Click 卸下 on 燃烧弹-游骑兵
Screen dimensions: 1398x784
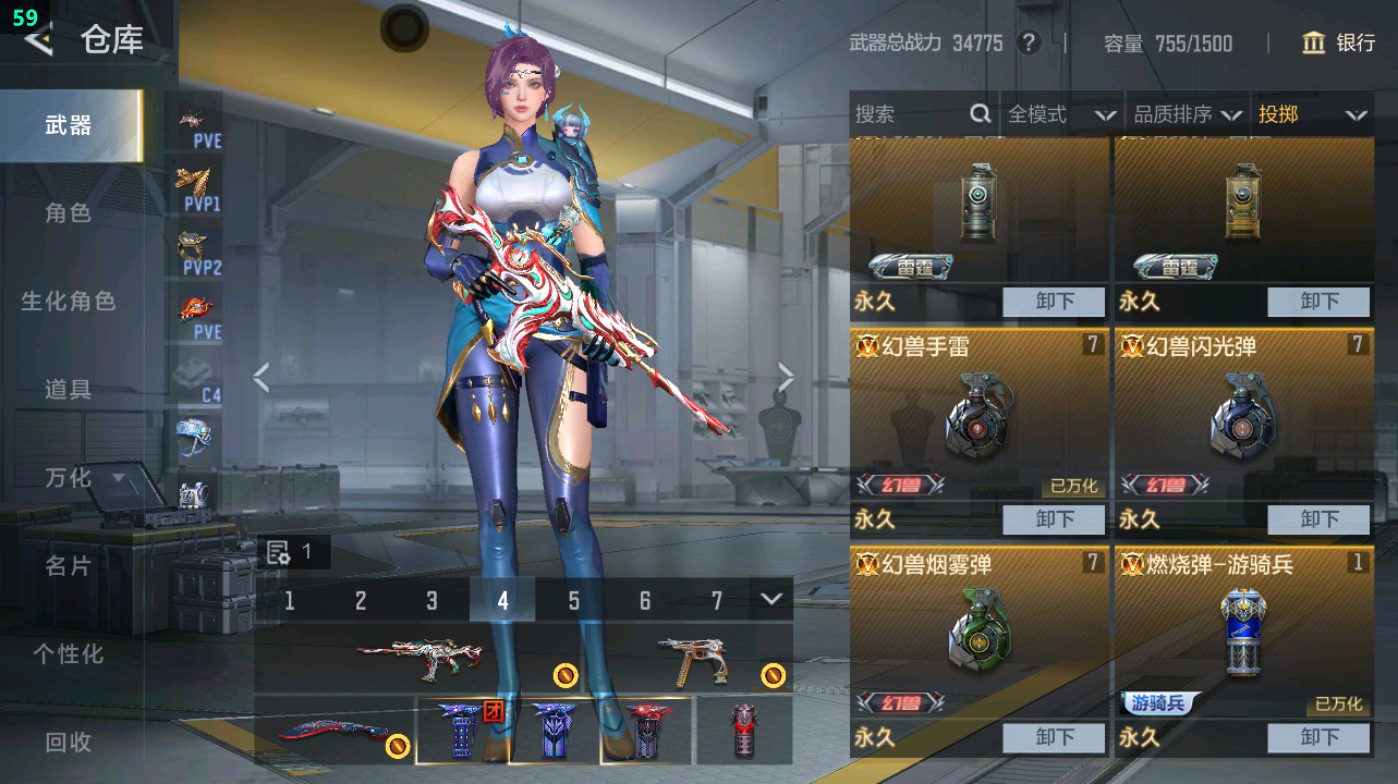(x=1318, y=738)
